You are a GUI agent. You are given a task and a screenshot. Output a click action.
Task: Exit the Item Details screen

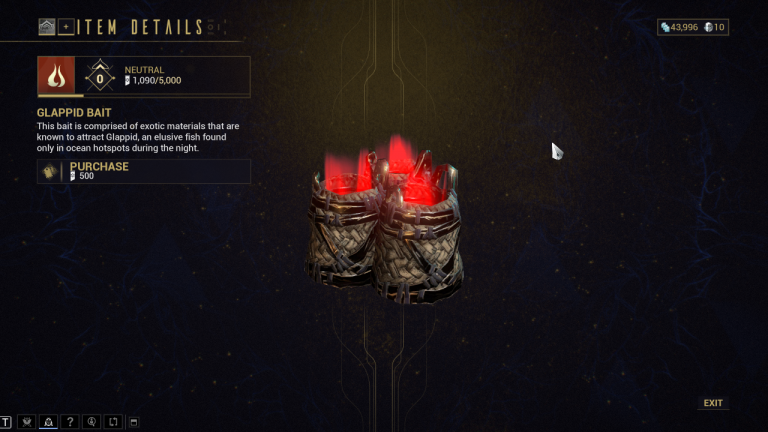click(712, 403)
